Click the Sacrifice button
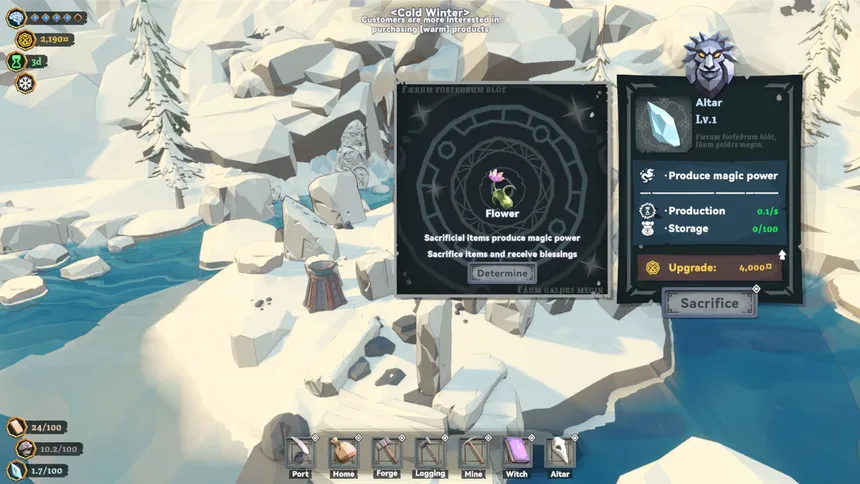 click(709, 303)
